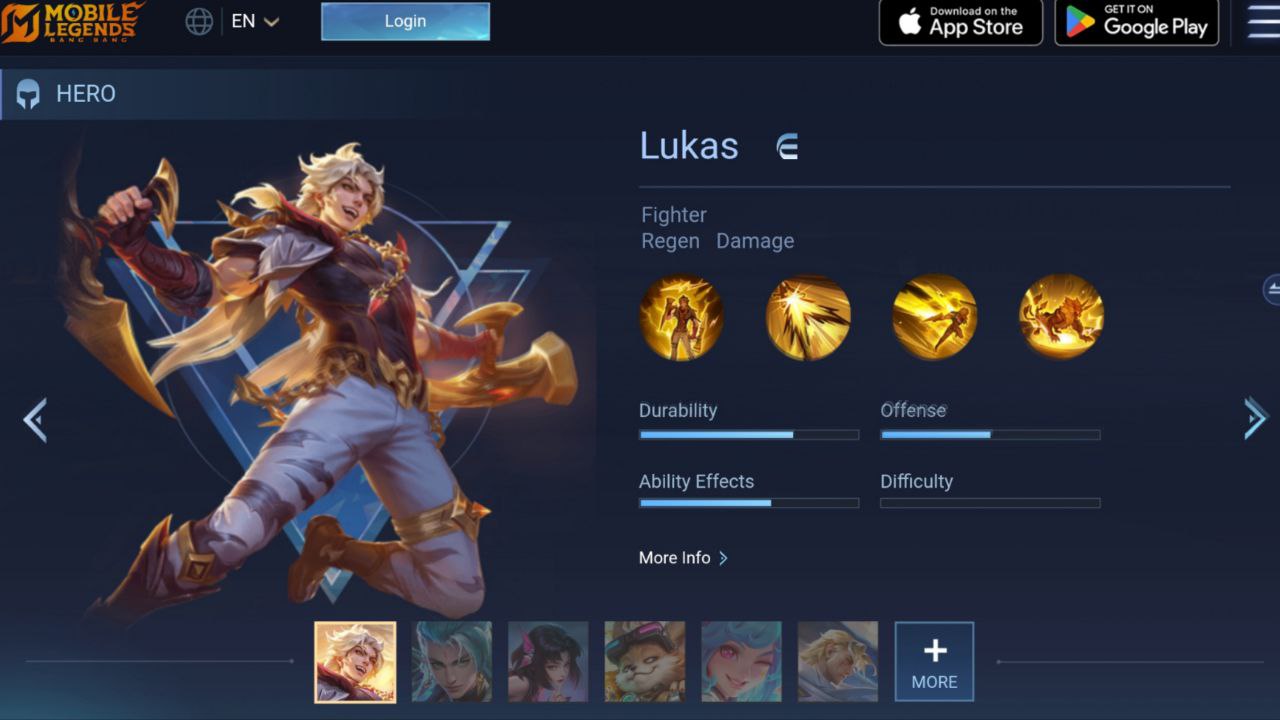
Task: Open the Google Play download link
Action: tap(1137, 22)
